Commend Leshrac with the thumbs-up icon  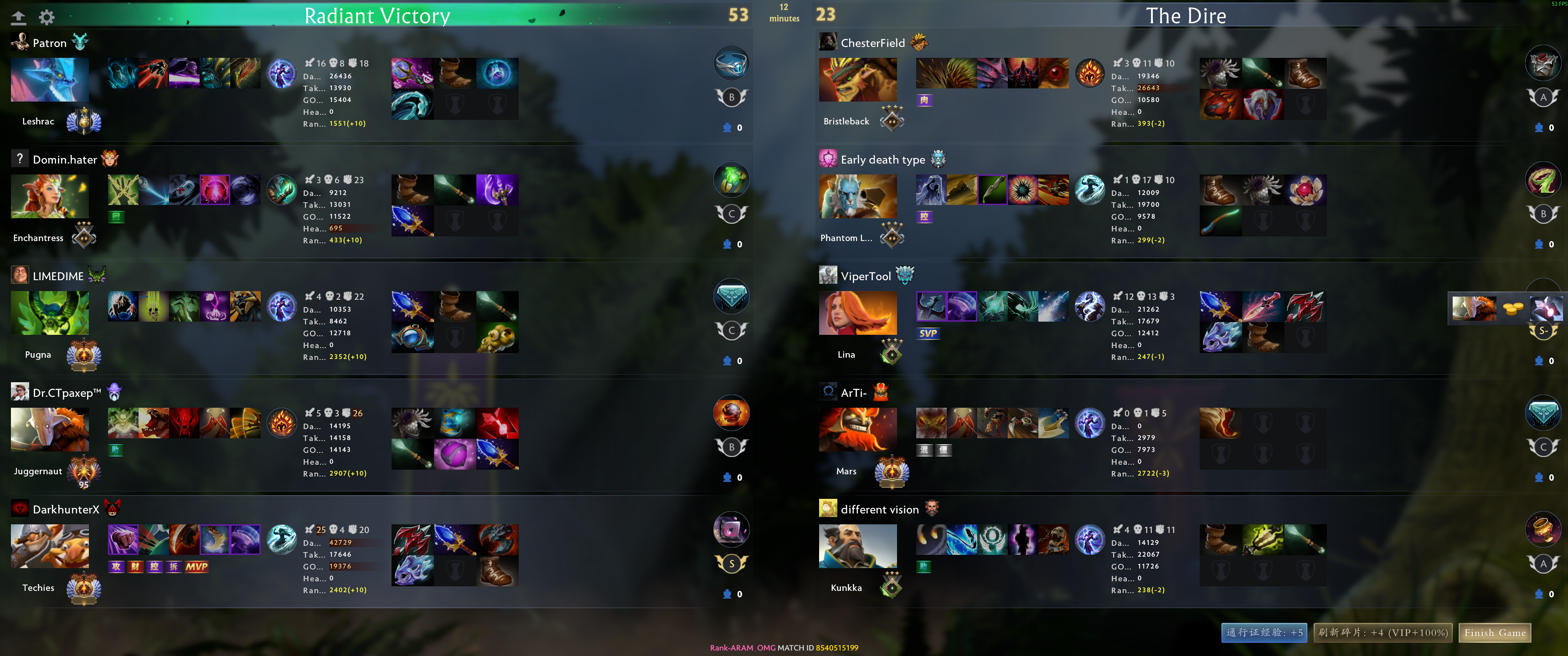coord(728,128)
